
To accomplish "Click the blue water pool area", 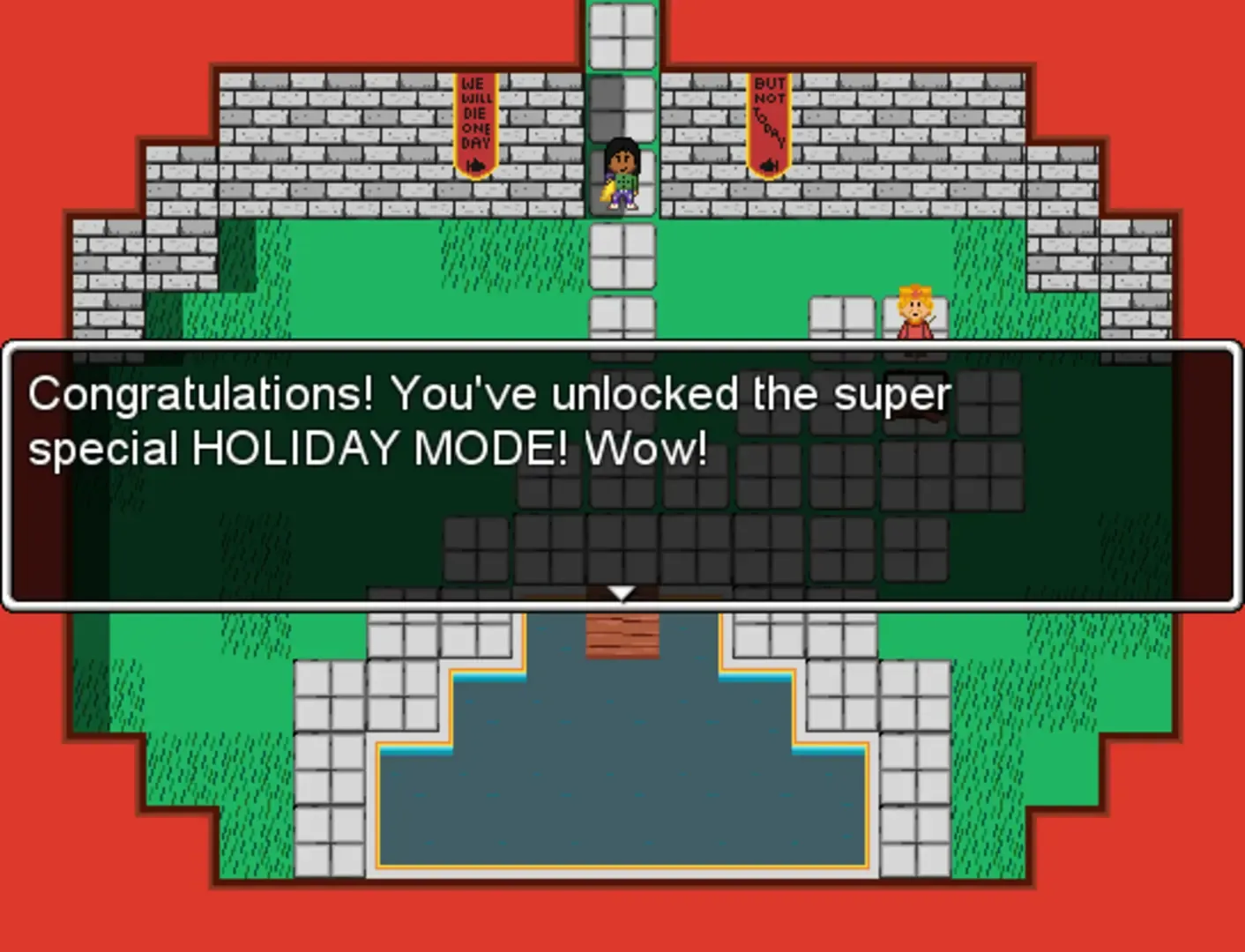I will [622, 802].
